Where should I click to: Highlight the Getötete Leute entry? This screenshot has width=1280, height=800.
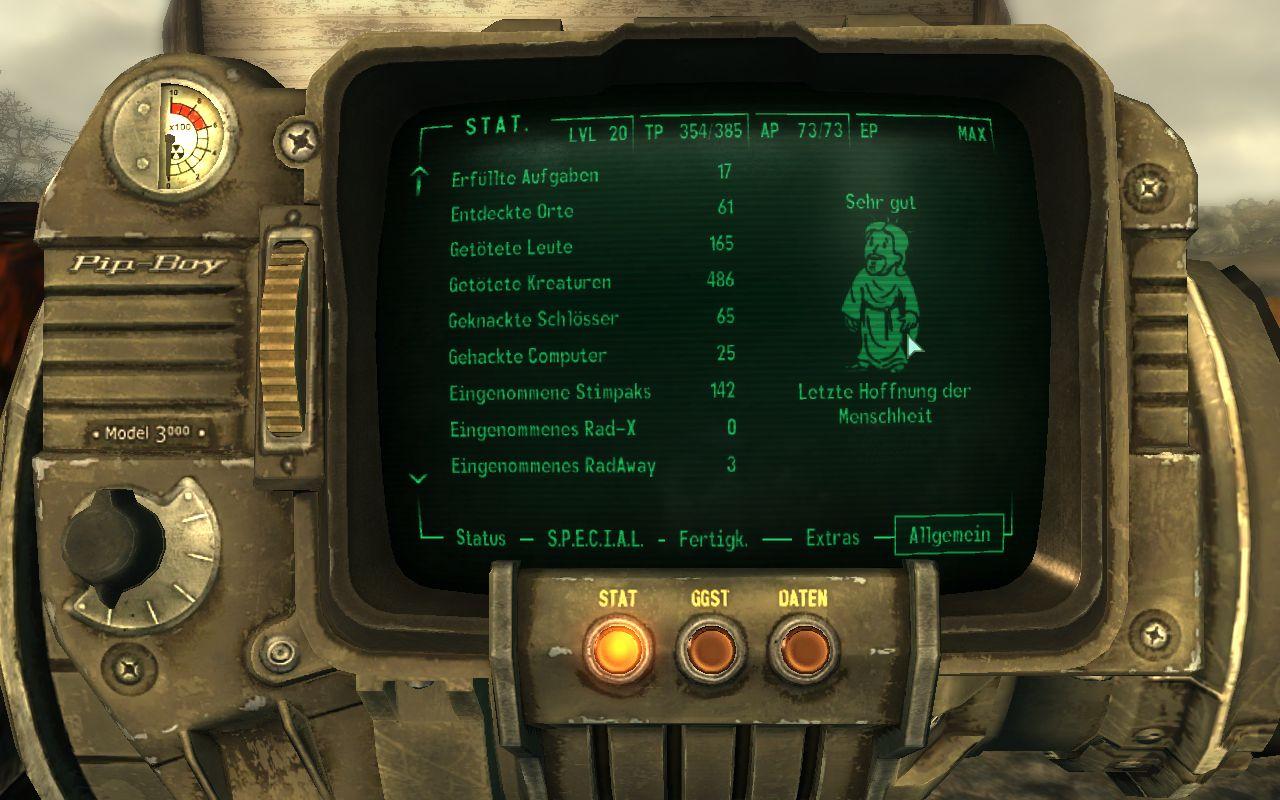point(511,247)
